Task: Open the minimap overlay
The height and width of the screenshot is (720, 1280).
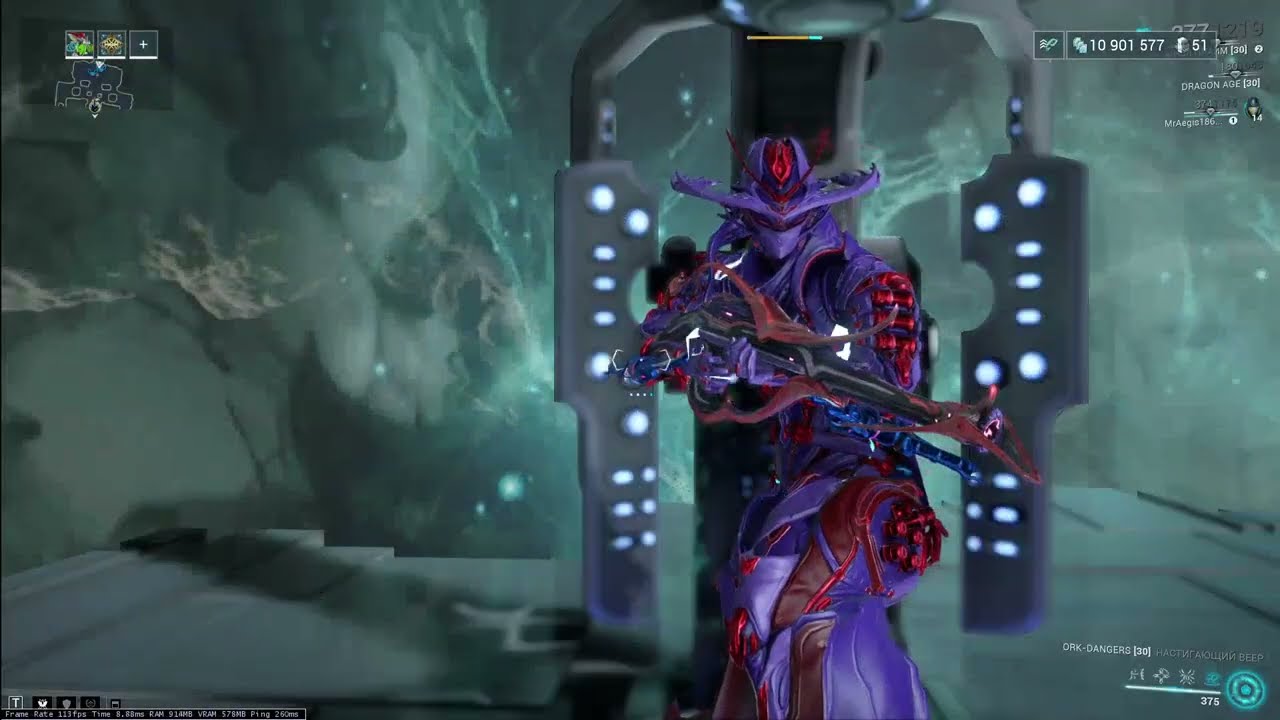Action: (95, 88)
